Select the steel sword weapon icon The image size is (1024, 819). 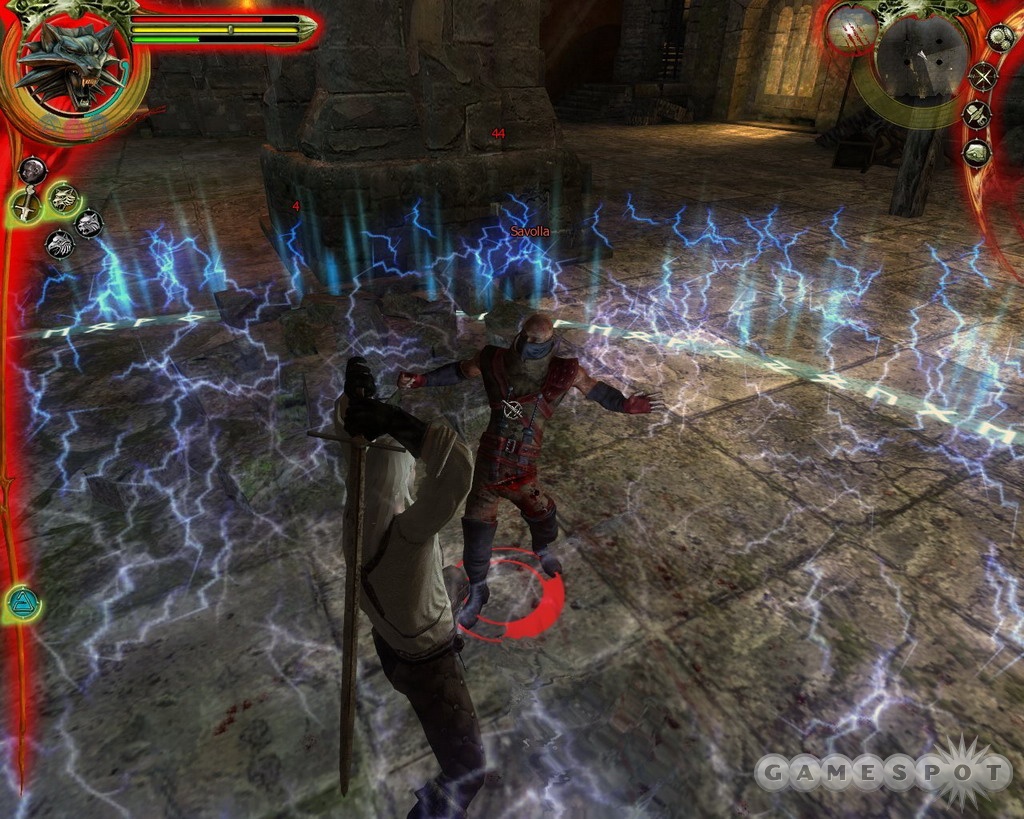click(x=26, y=206)
